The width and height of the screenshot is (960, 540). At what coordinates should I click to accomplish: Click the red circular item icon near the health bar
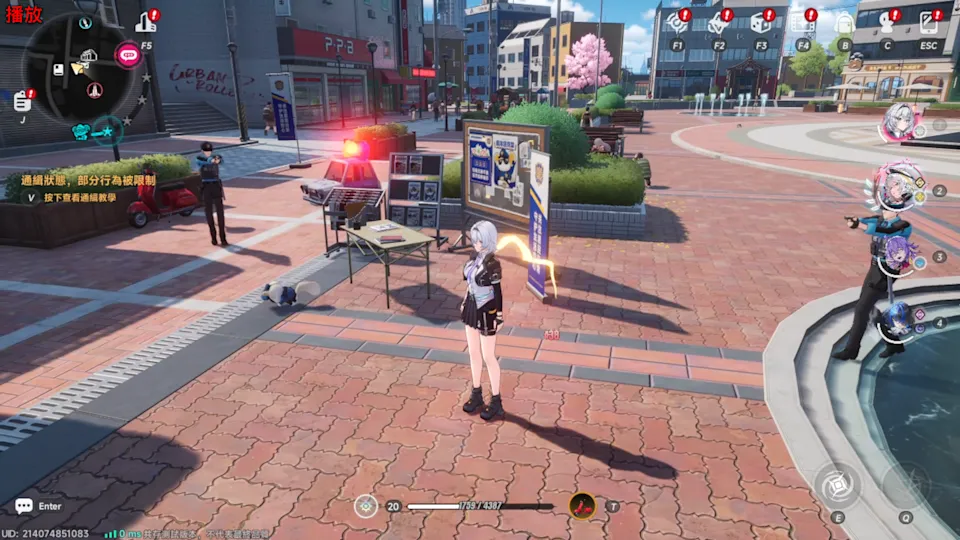(582, 506)
